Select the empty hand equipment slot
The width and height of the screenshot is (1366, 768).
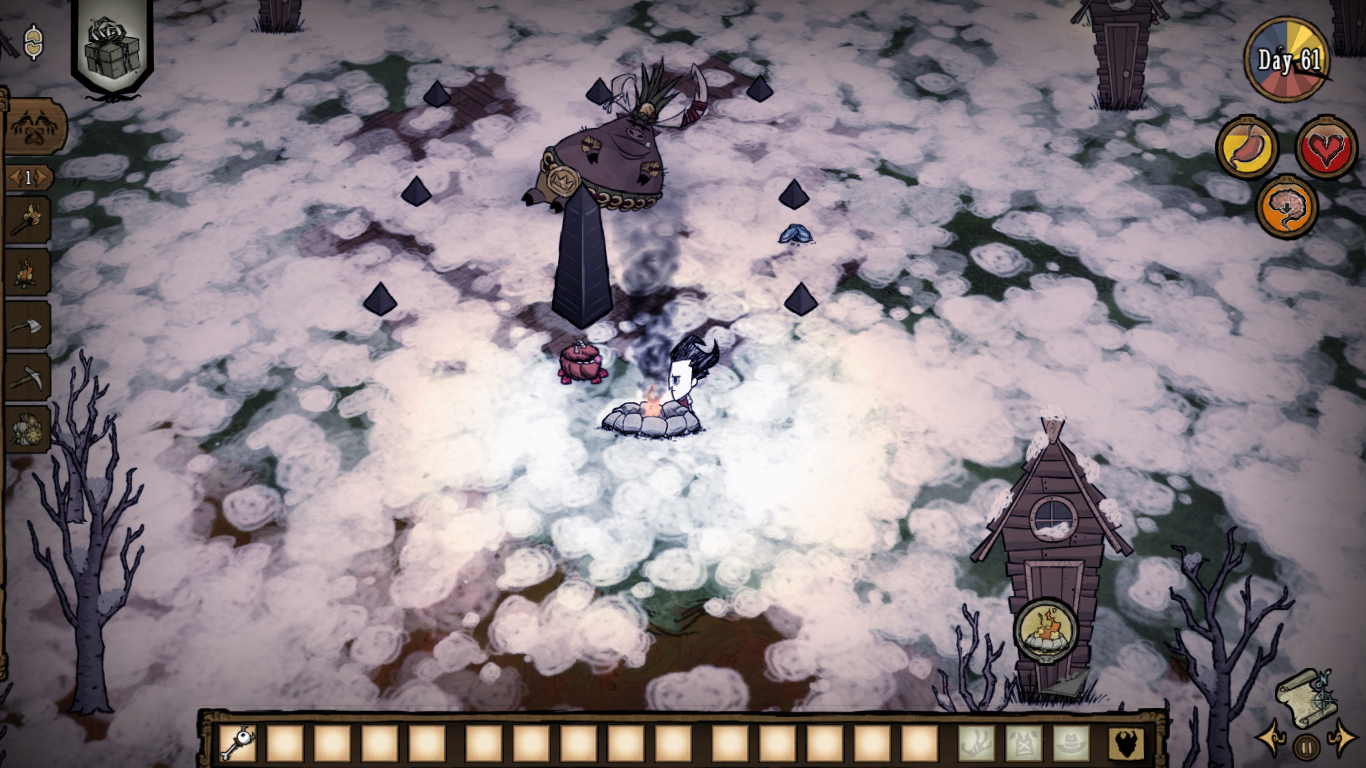(976, 743)
